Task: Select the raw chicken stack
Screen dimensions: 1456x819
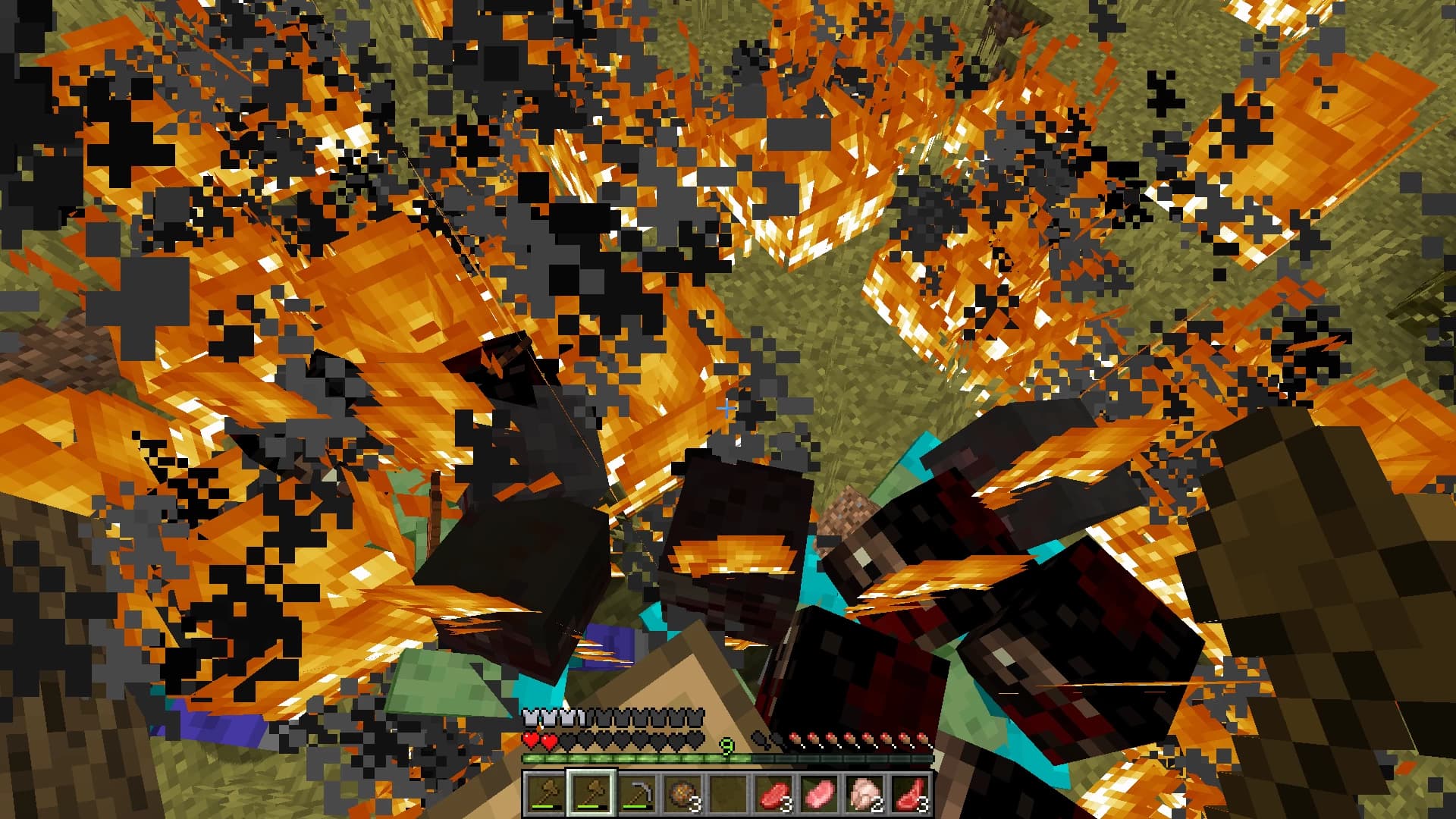Action: [x=864, y=793]
